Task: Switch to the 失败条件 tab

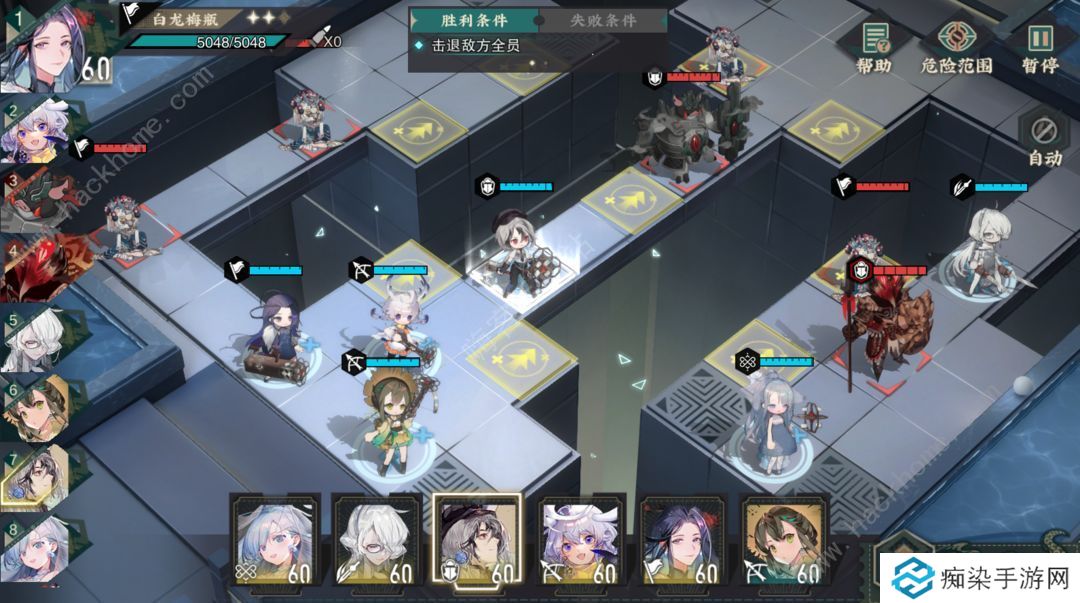Action: coord(602,20)
